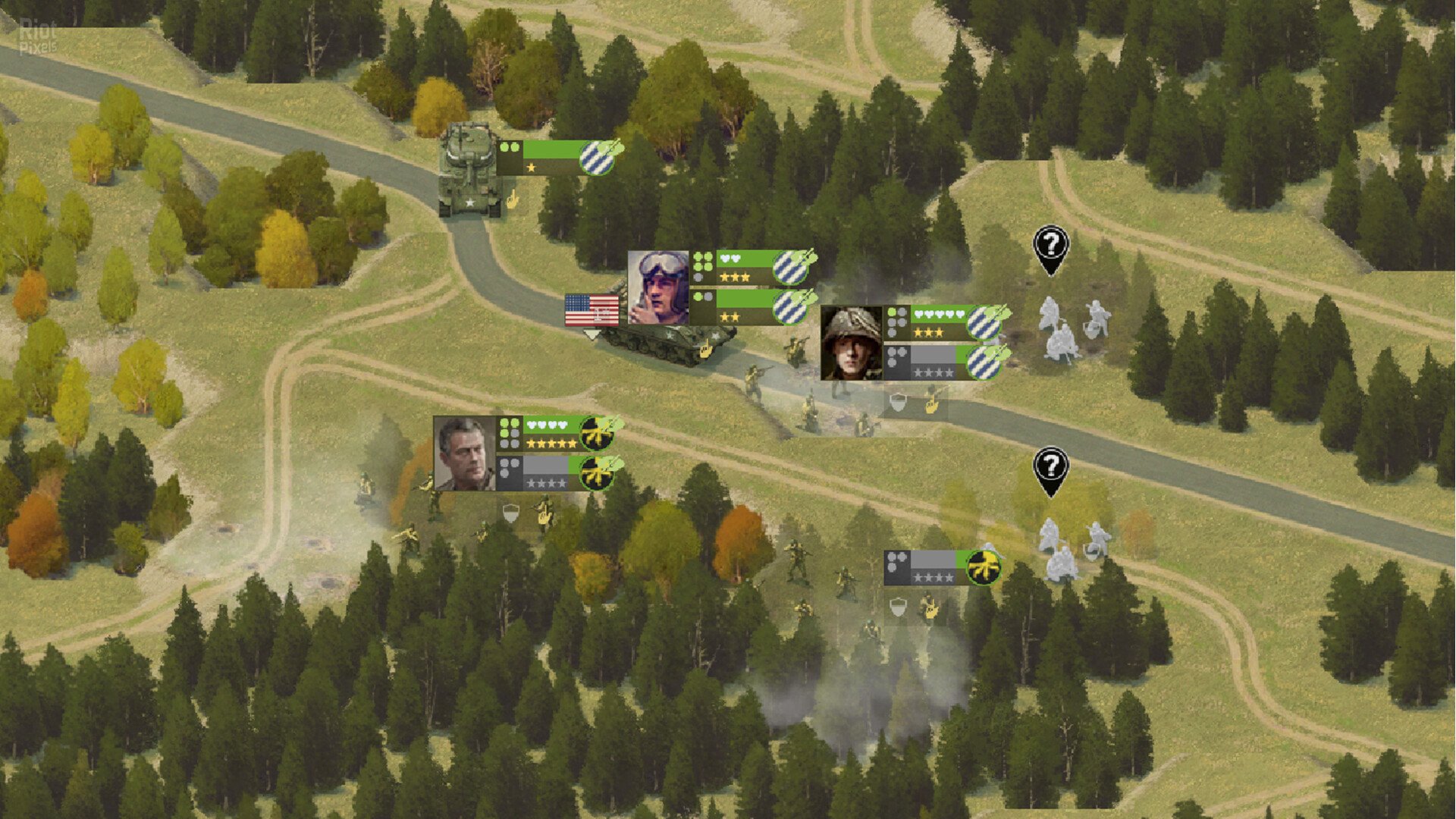Click the shield morale icon below the helmeted soldier's card
The width and height of the screenshot is (1456, 819).
click(x=897, y=403)
